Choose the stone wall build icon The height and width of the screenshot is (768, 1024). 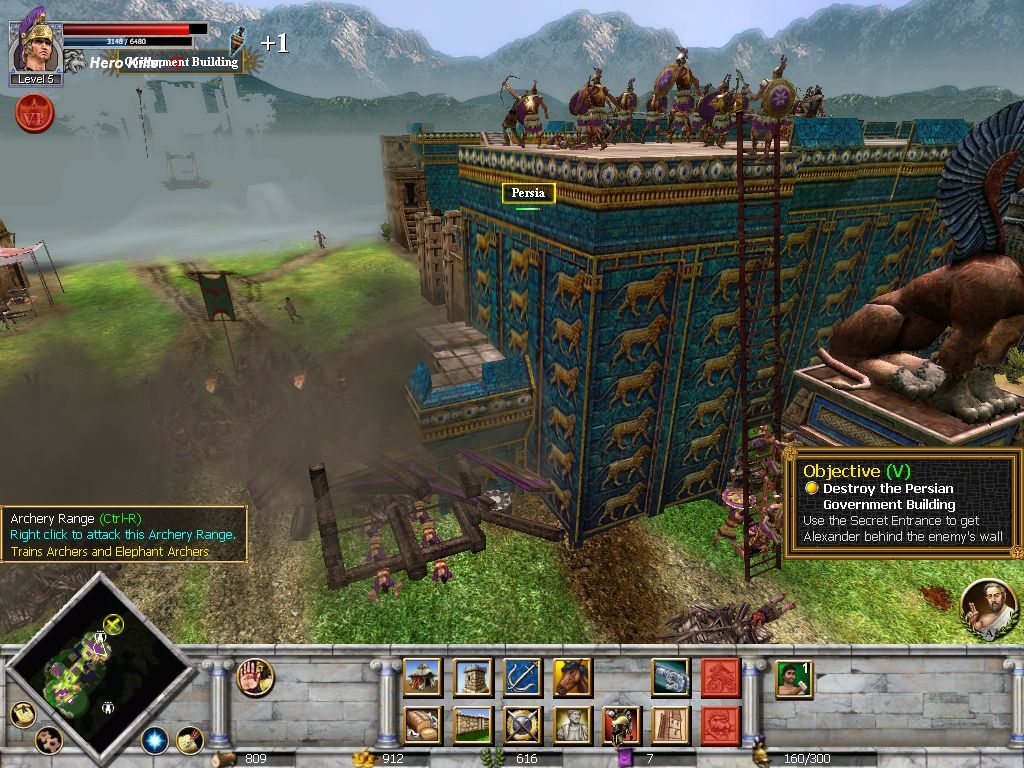pyautogui.click(x=472, y=725)
